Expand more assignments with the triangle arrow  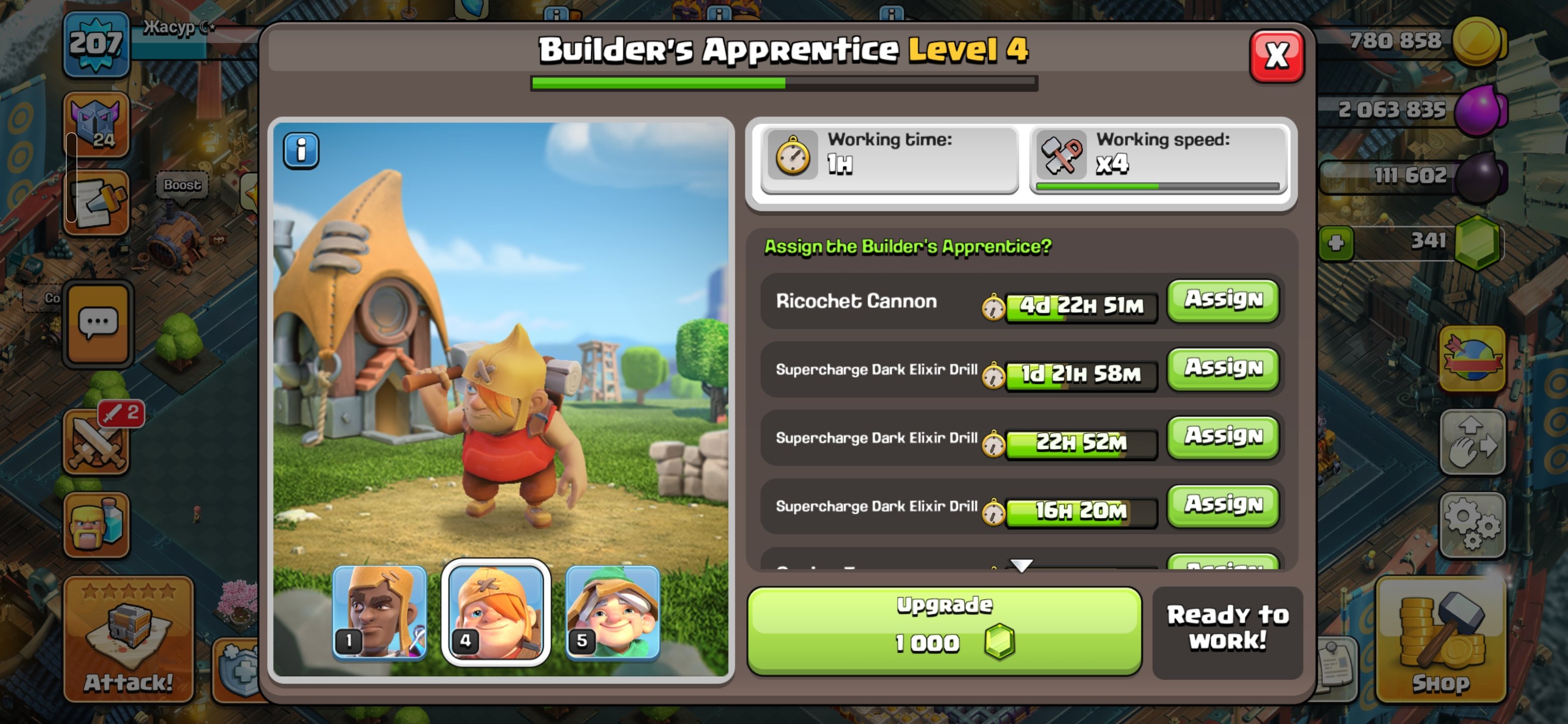(x=1021, y=566)
